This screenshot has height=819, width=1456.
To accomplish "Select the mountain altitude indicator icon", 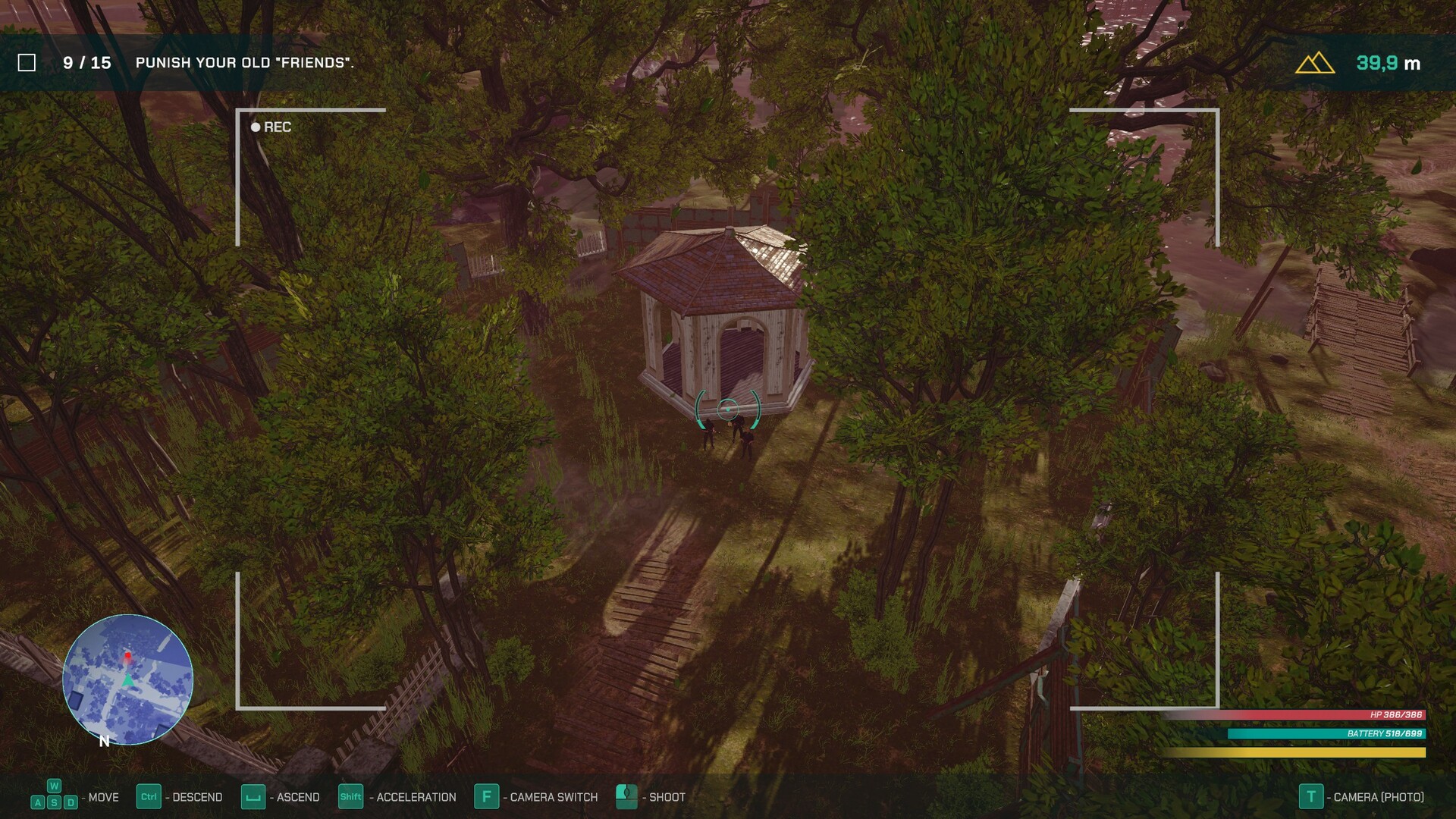I will click(x=1314, y=64).
